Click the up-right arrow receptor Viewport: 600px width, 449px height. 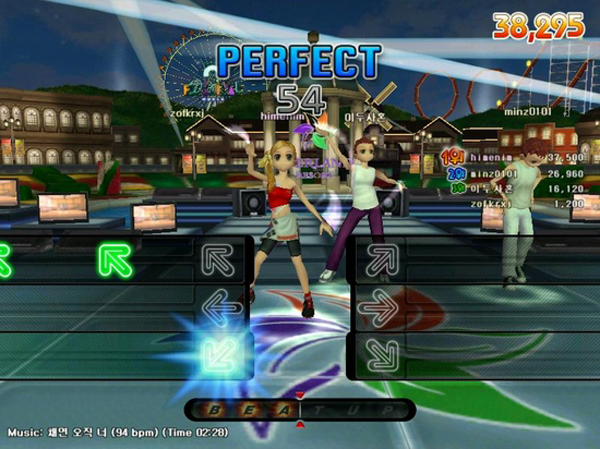point(378,260)
